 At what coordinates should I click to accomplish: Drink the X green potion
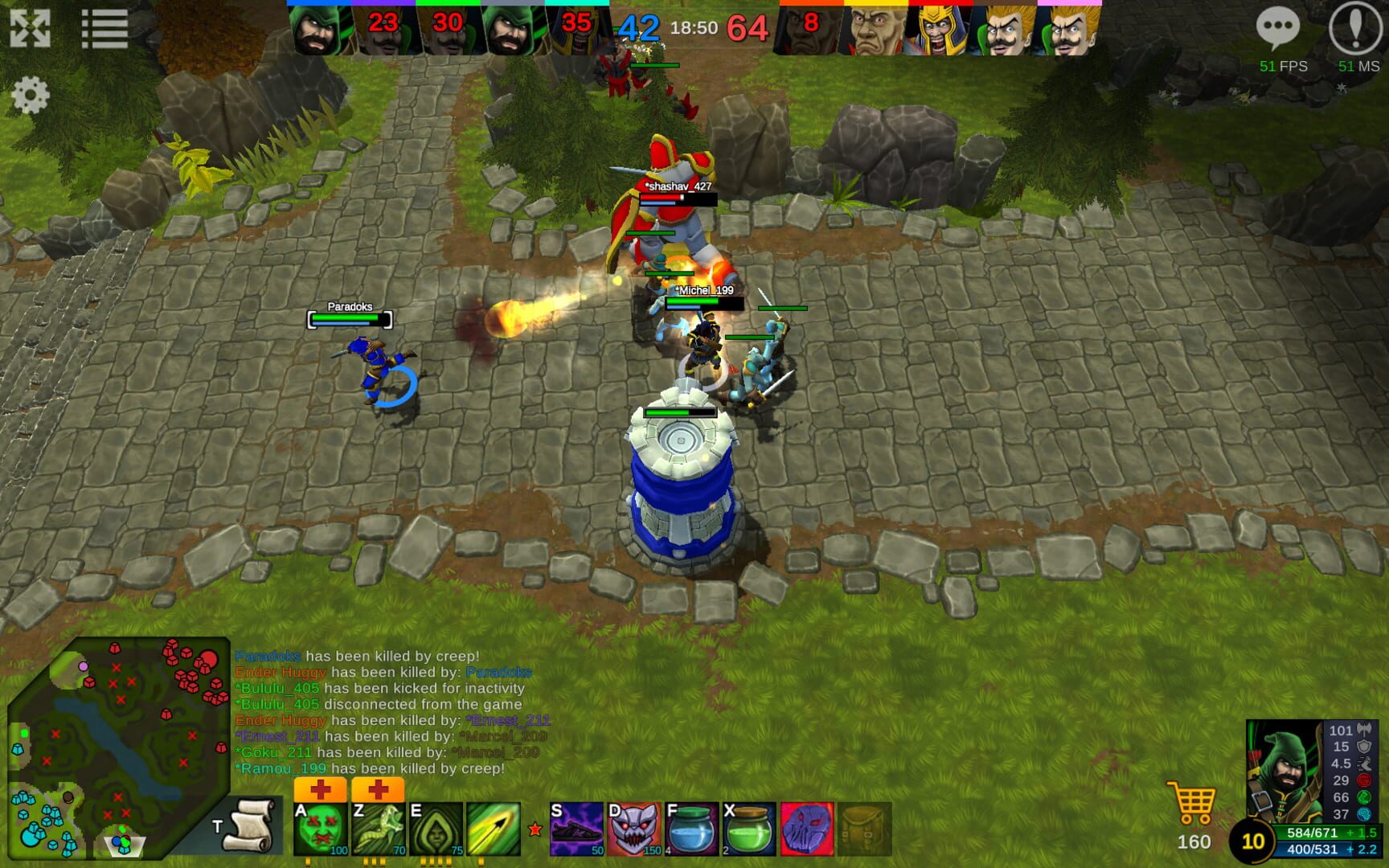[748, 828]
